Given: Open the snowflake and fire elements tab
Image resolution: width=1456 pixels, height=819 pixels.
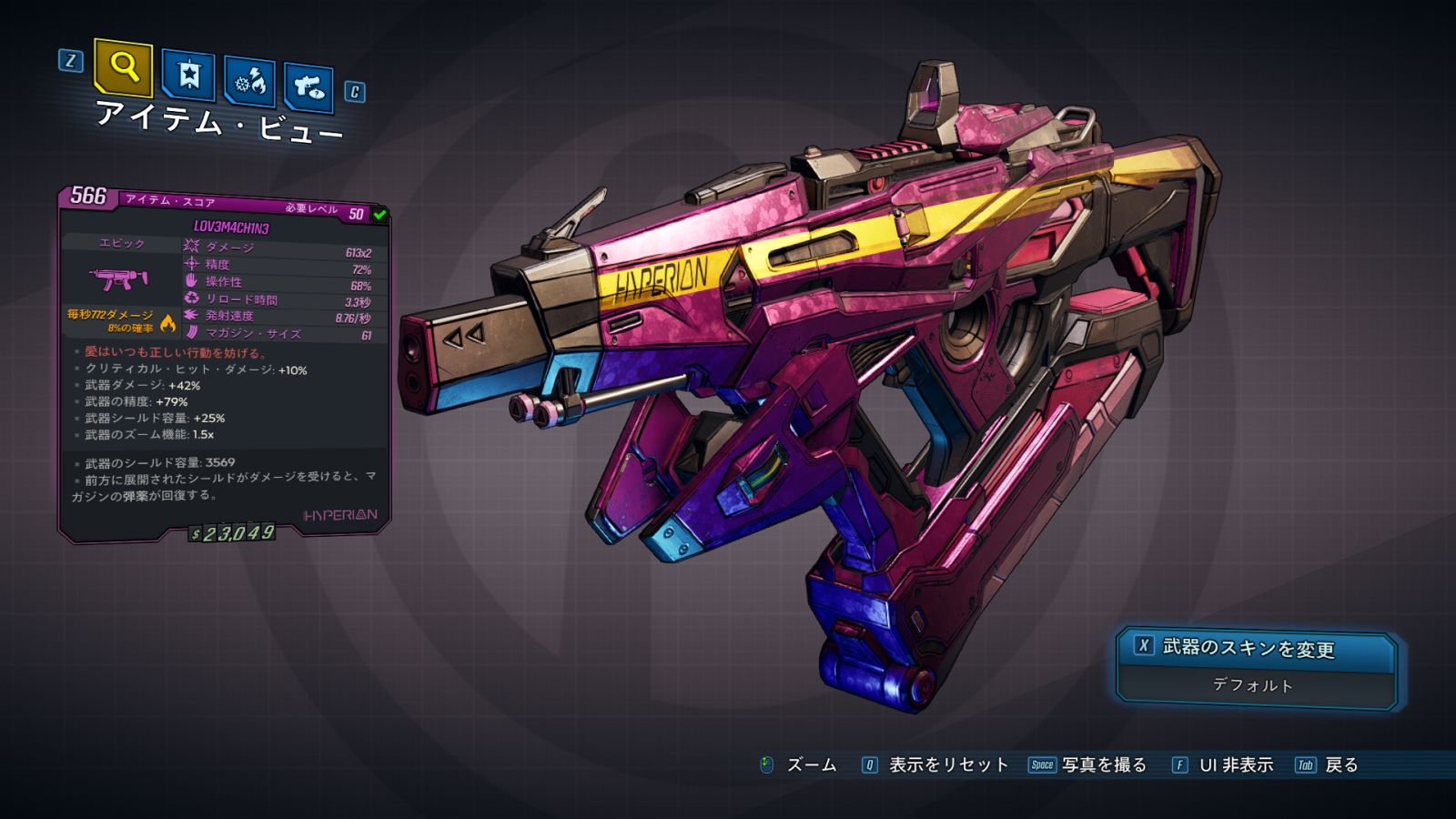Looking at the screenshot, I should (x=250, y=83).
